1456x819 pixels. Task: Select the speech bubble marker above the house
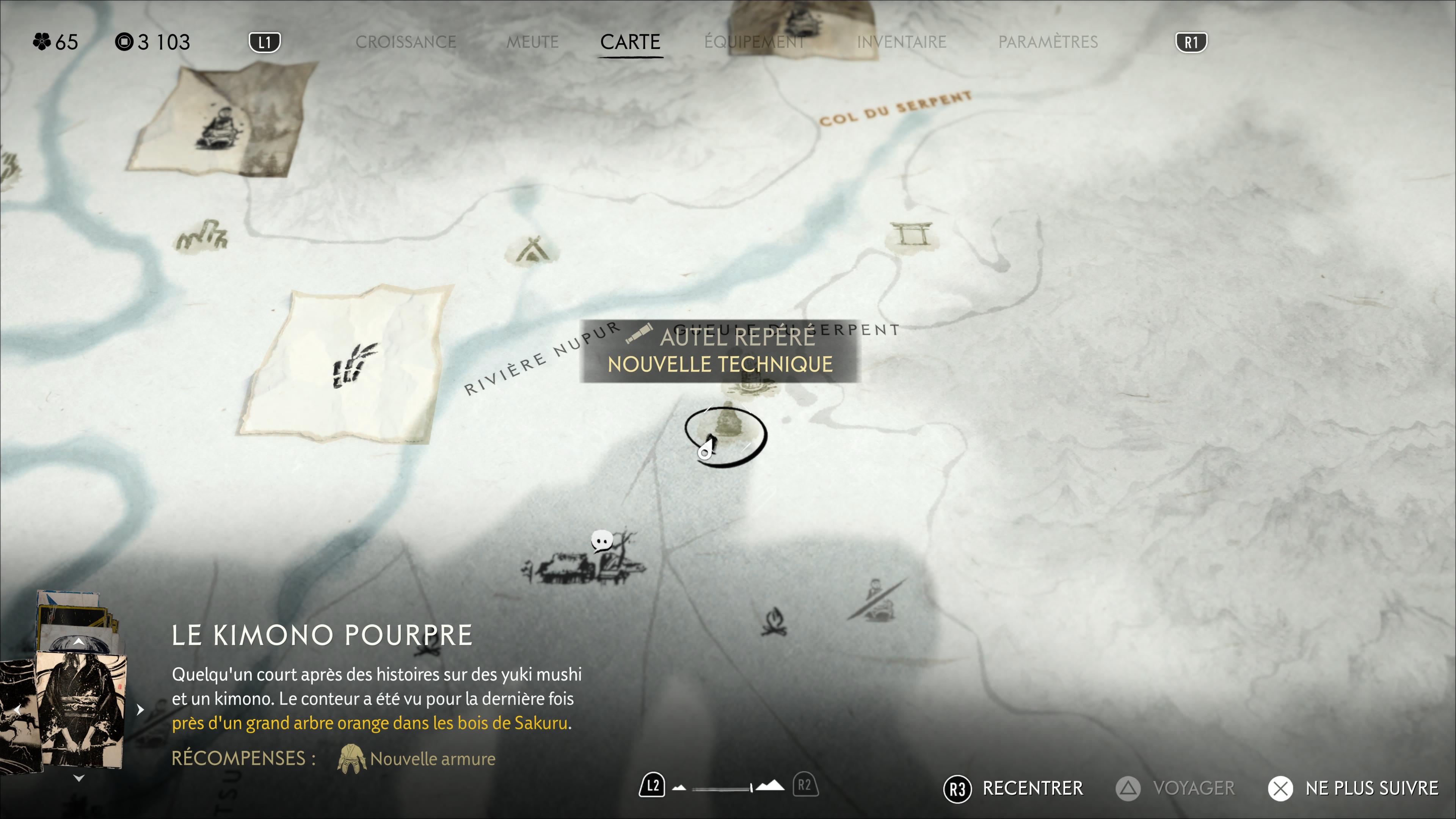coord(601,541)
